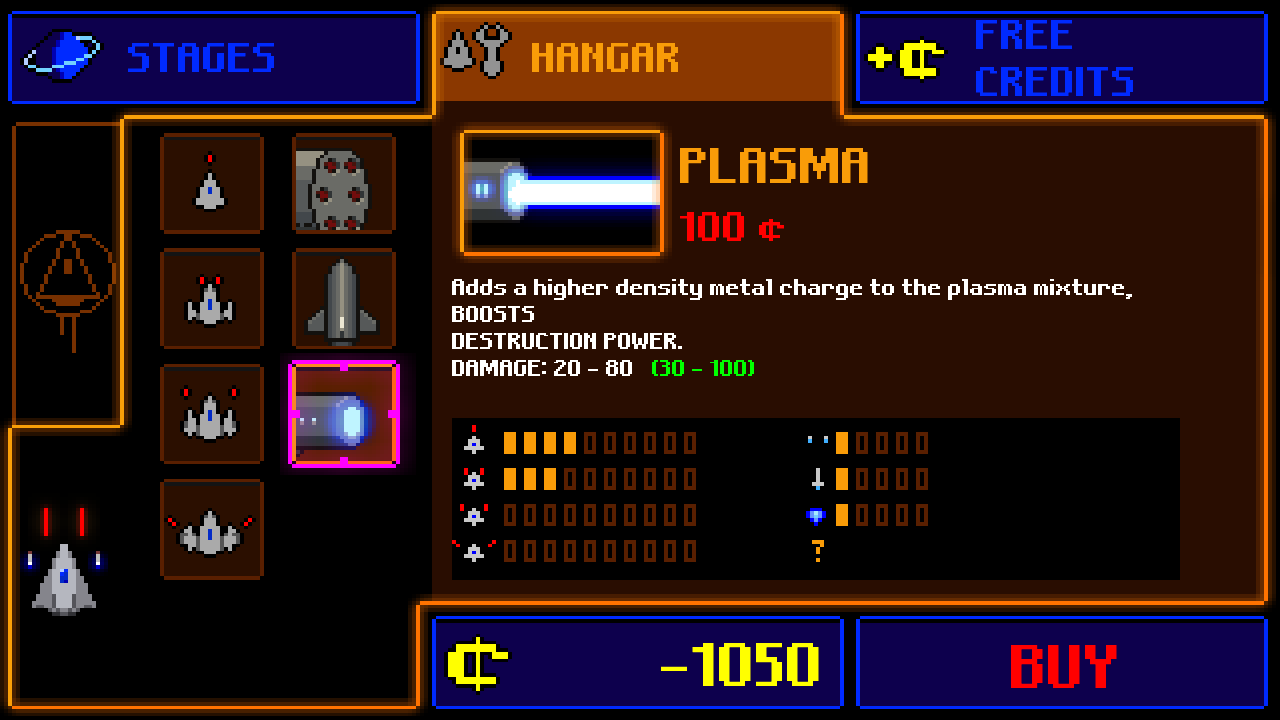Click the orange faction emblem panel
The width and height of the screenshot is (1280, 720).
pos(67,275)
